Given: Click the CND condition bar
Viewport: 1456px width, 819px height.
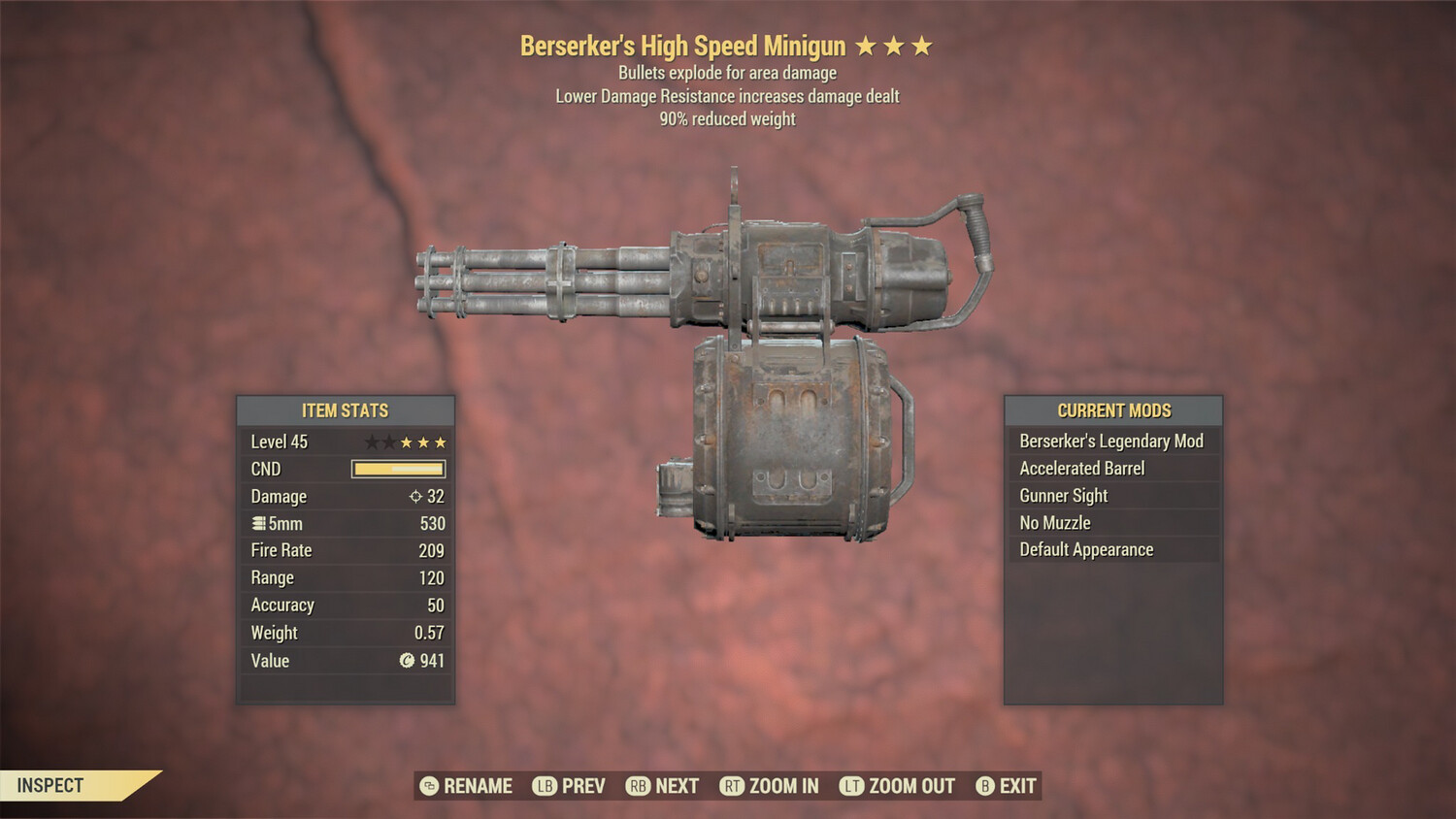Looking at the screenshot, I should click(x=397, y=469).
